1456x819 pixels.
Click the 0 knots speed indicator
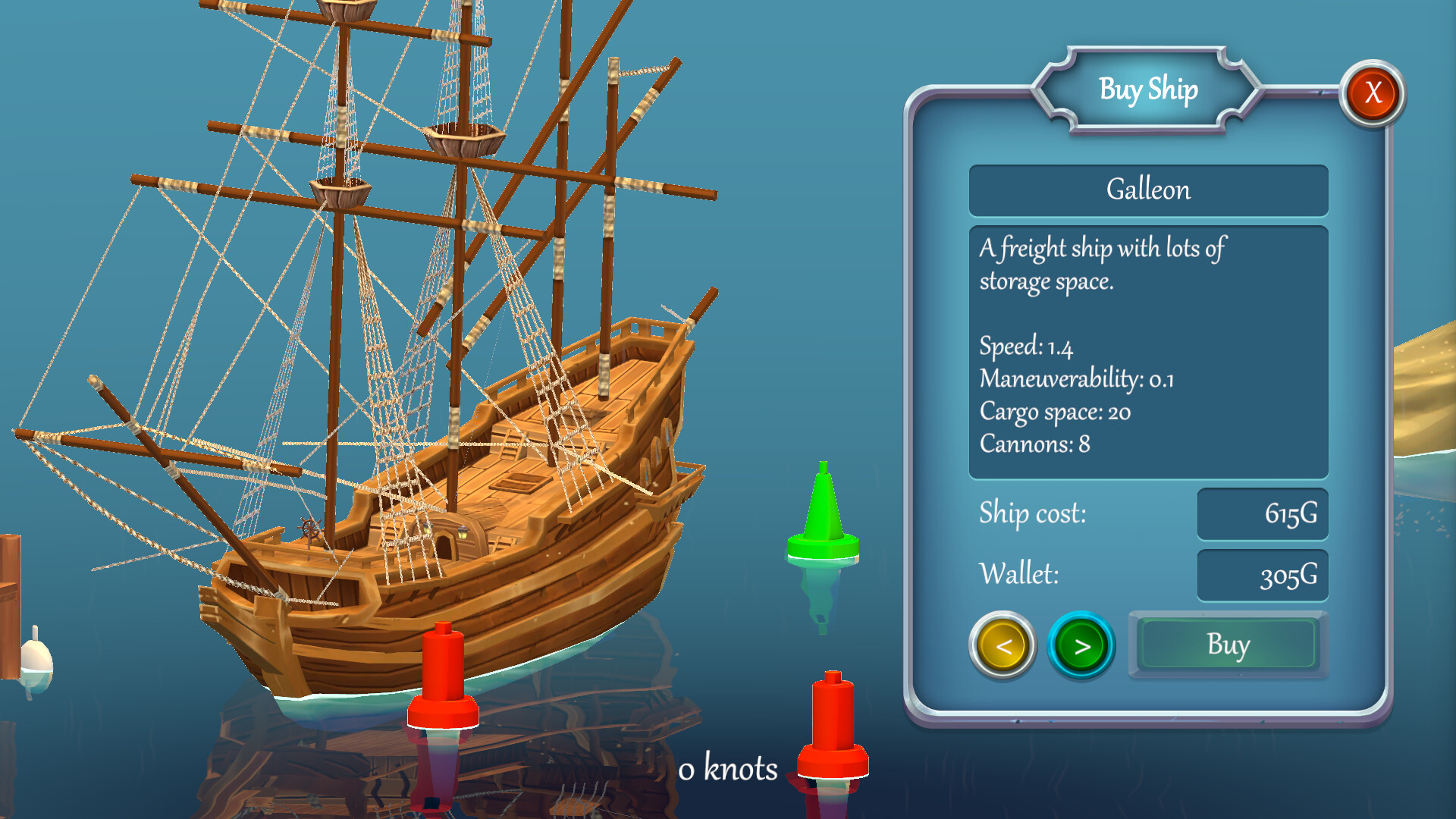[x=729, y=769]
